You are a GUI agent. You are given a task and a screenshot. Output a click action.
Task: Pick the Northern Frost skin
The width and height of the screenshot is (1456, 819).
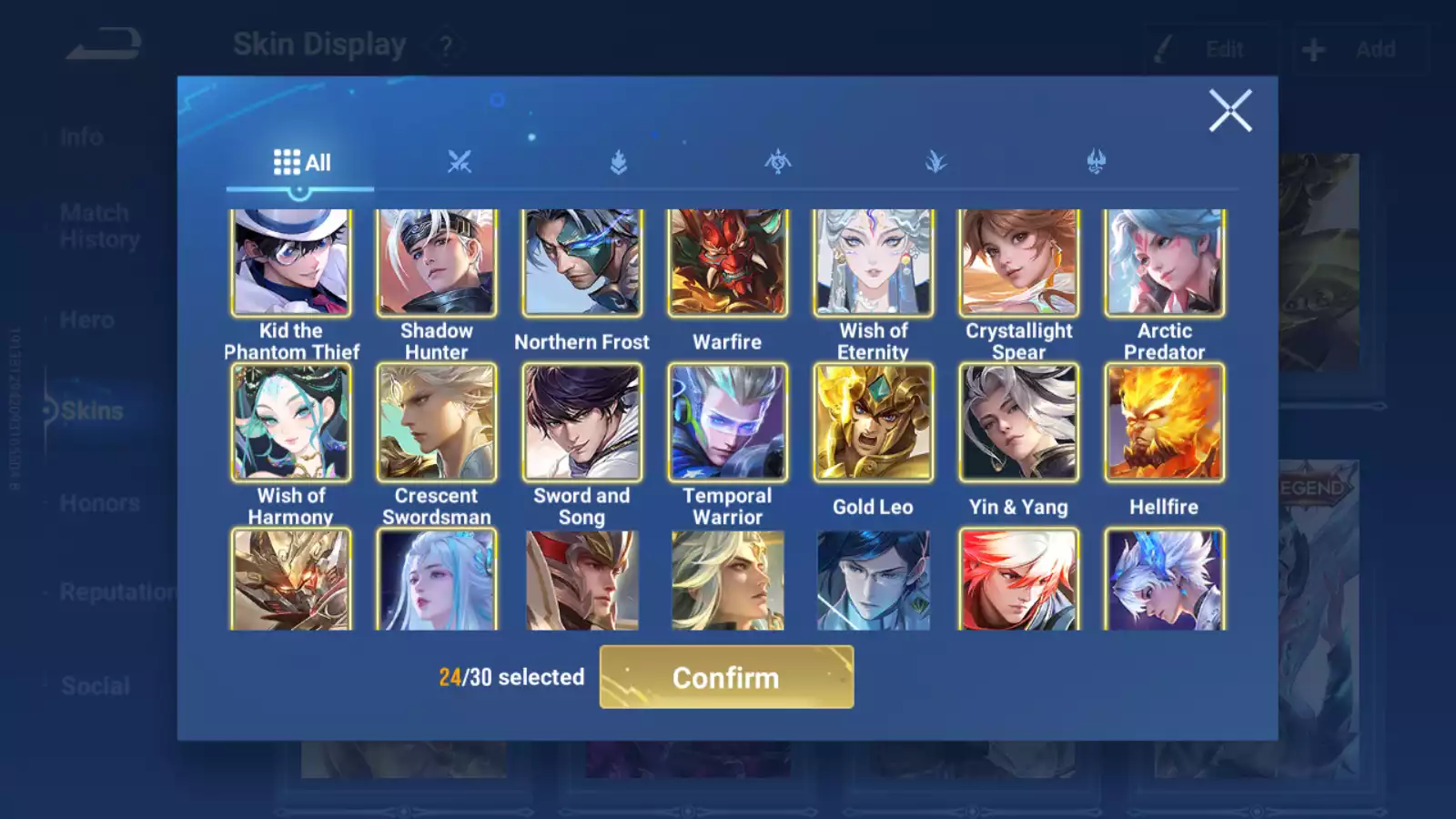point(582,263)
